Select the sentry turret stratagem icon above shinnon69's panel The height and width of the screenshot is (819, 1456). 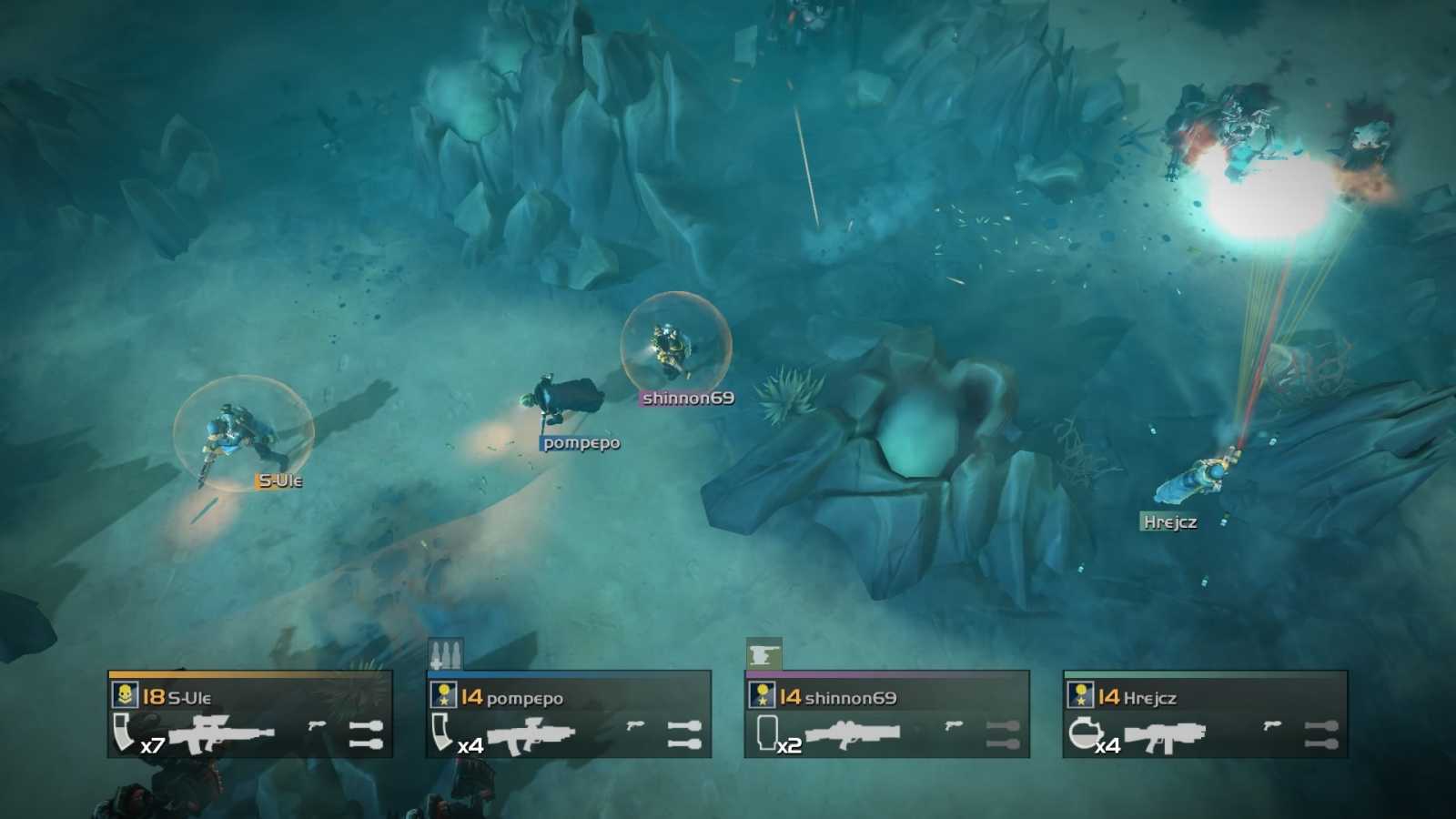click(764, 652)
